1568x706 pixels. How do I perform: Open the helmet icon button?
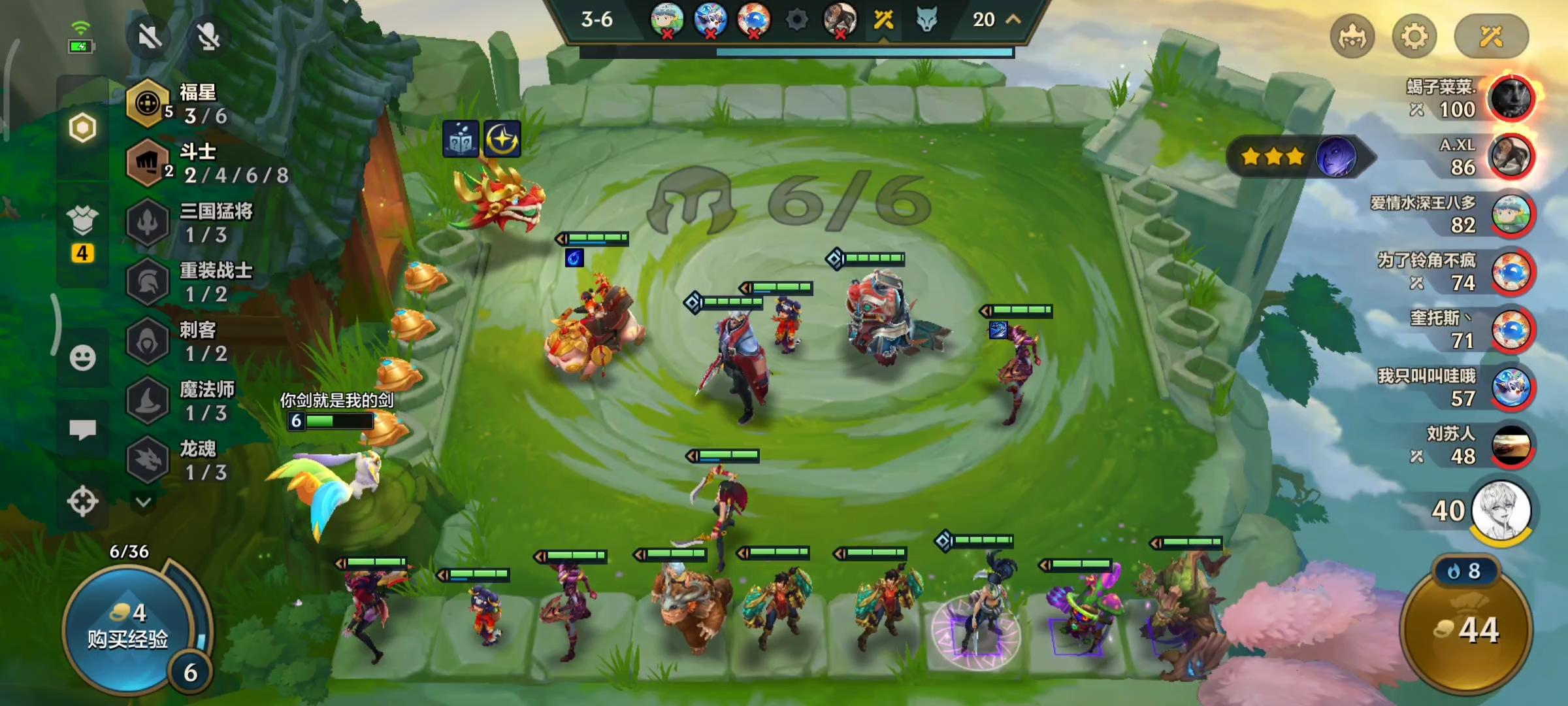click(x=1352, y=37)
